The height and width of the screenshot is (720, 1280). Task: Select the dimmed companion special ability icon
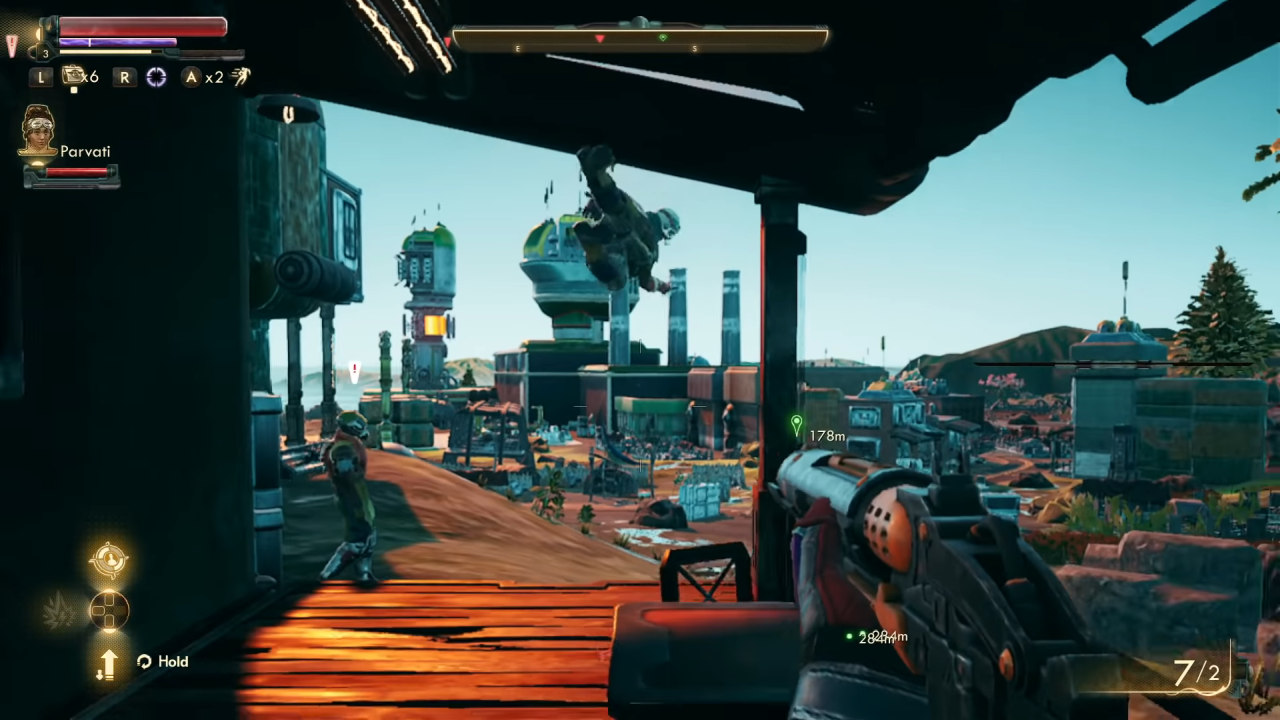58,609
